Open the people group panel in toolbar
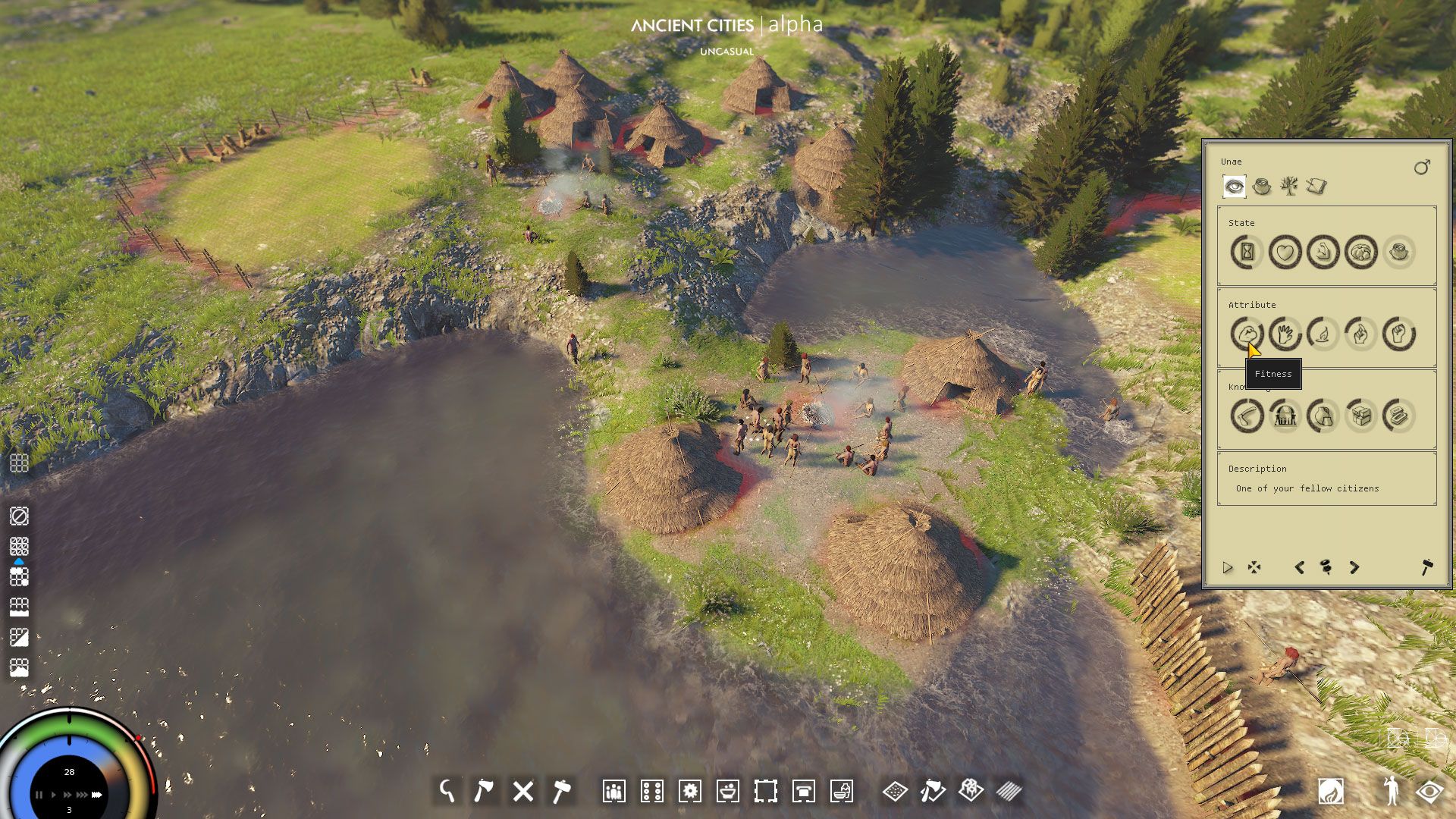The height and width of the screenshot is (819, 1456). point(613,791)
